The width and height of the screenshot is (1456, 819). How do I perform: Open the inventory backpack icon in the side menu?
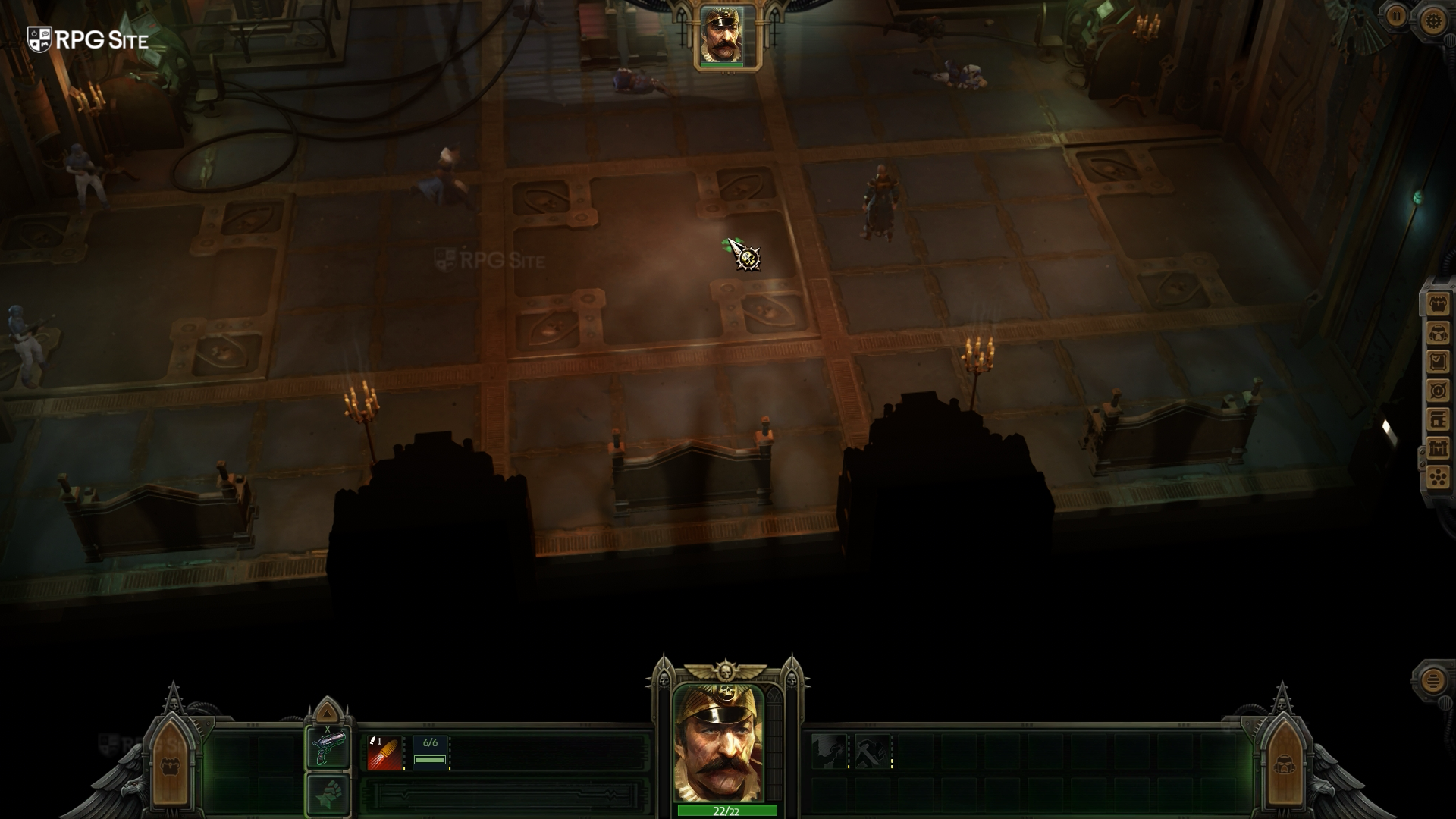[1438, 305]
